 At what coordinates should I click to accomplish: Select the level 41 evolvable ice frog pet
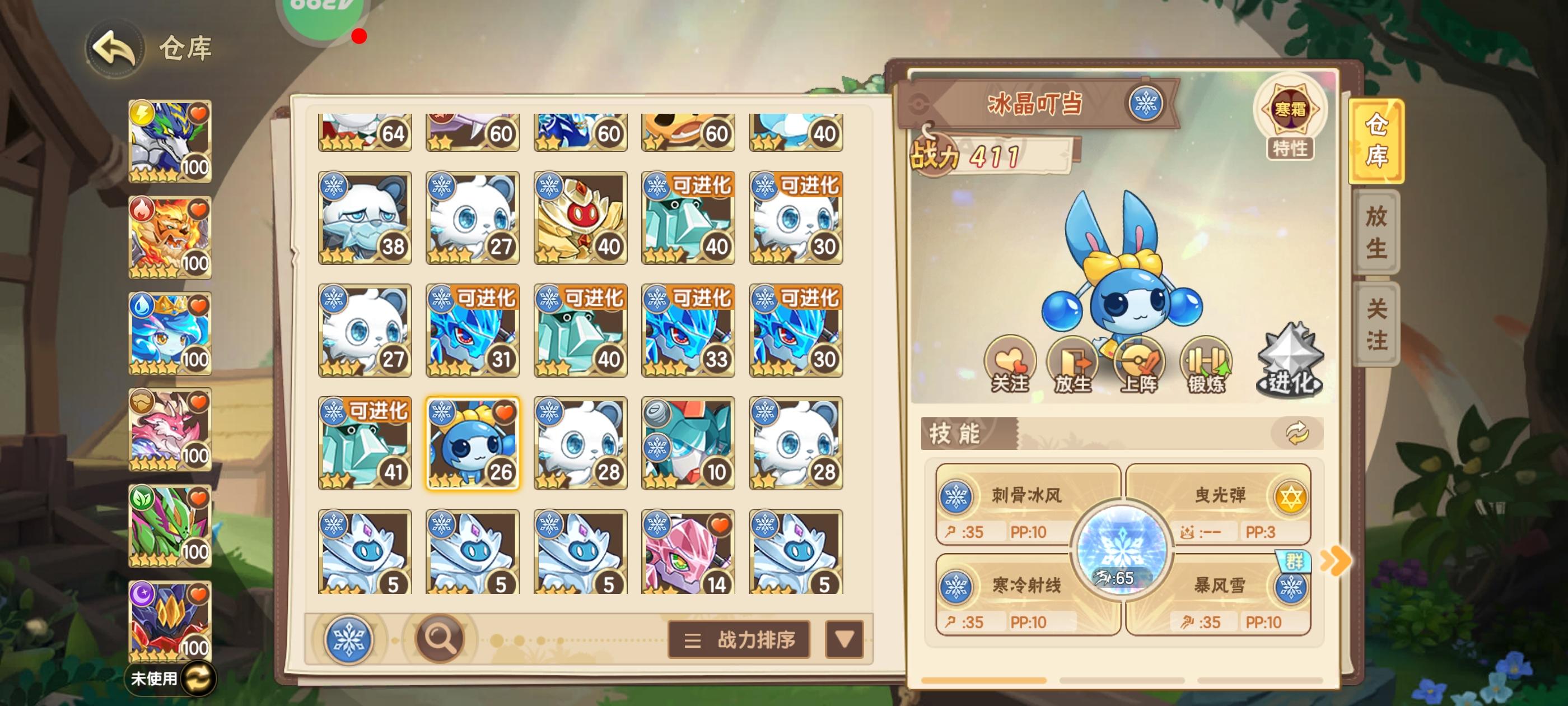click(365, 445)
